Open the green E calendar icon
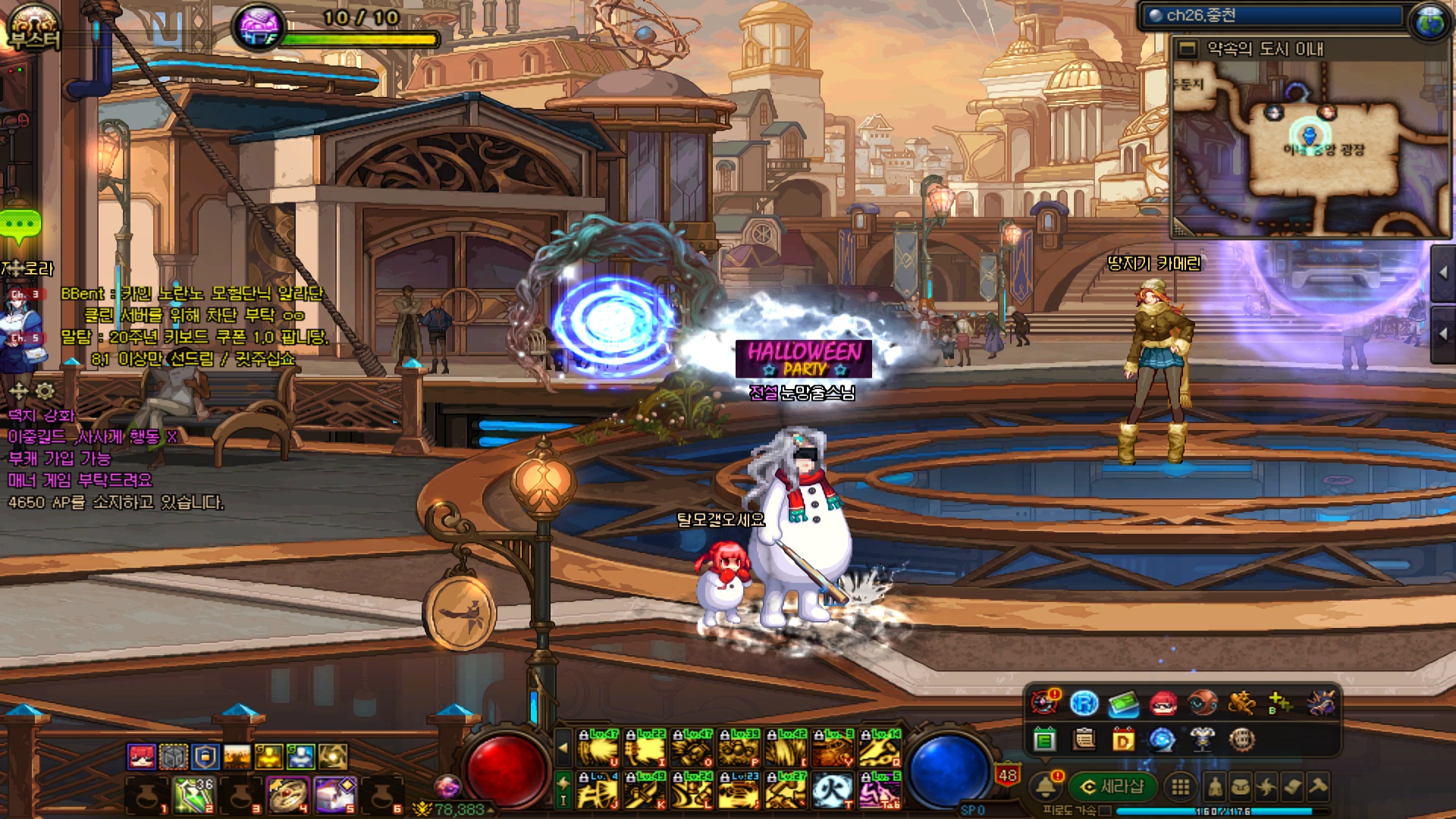 pos(1044,739)
